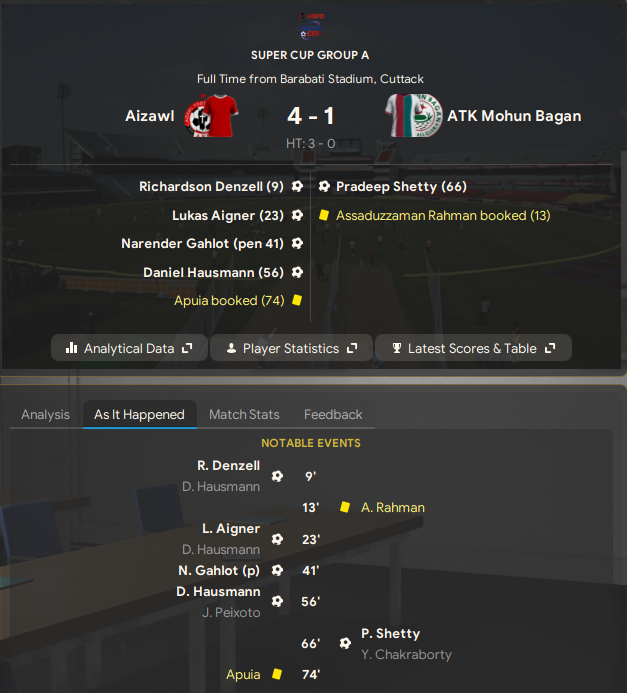Open assist provider Y. Chakraborty
This screenshot has height=693, width=627.
(x=406, y=655)
